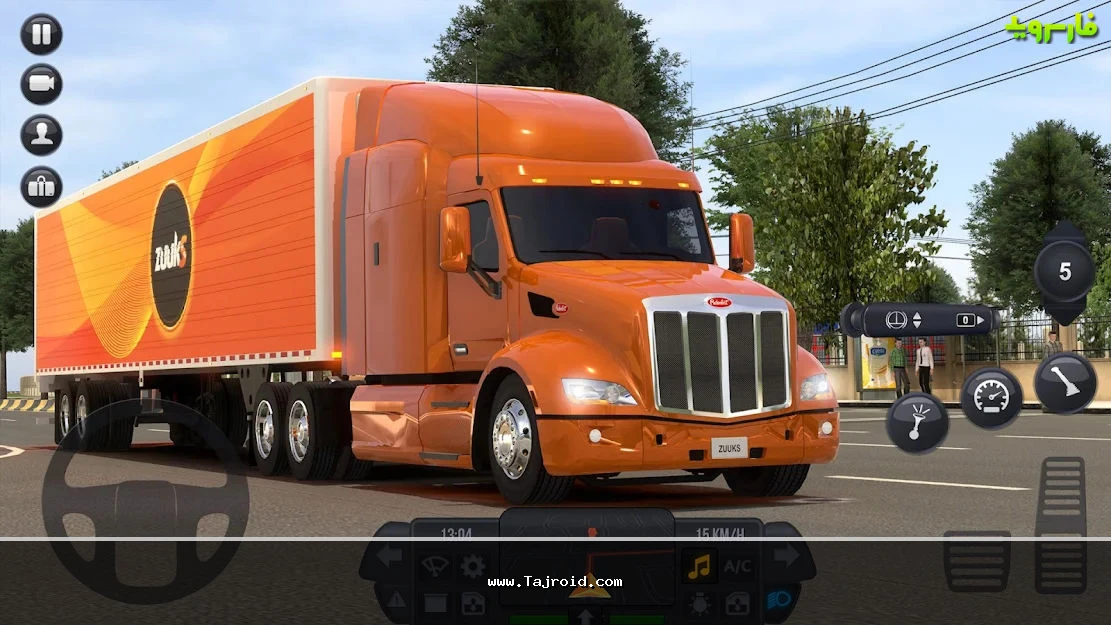Tap the tall gas pedal

[x=1060, y=524]
